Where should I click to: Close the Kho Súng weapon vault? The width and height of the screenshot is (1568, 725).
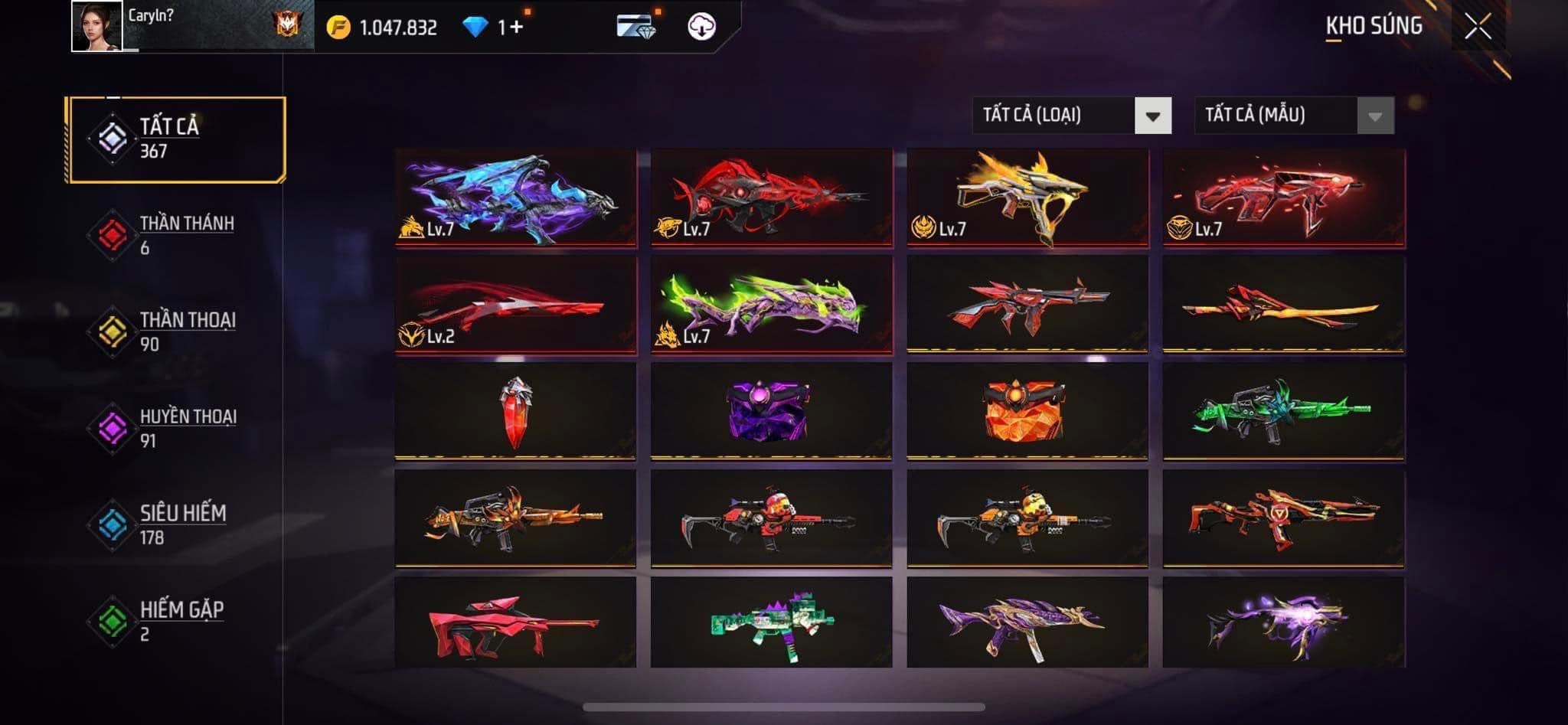pyautogui.click(x=1477, y=28)
